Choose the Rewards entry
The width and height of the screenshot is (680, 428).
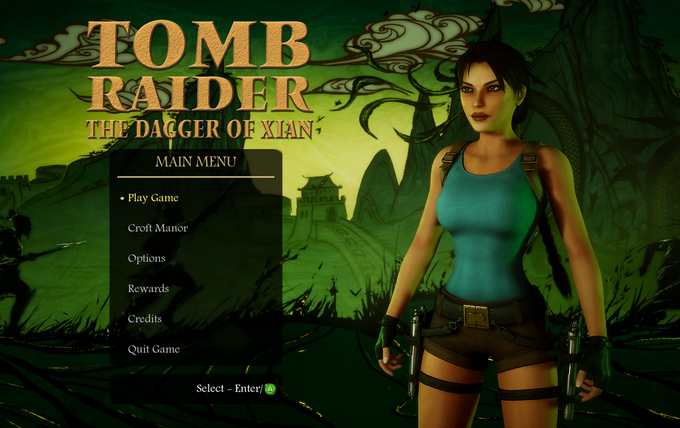pyautogui.click(x=148, y=289)
